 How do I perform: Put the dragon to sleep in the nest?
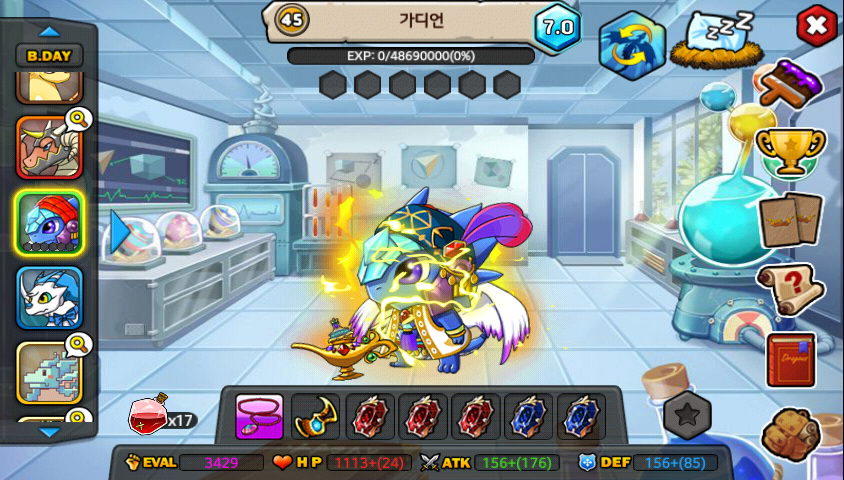pyautogui.click(x=712, y=41)
